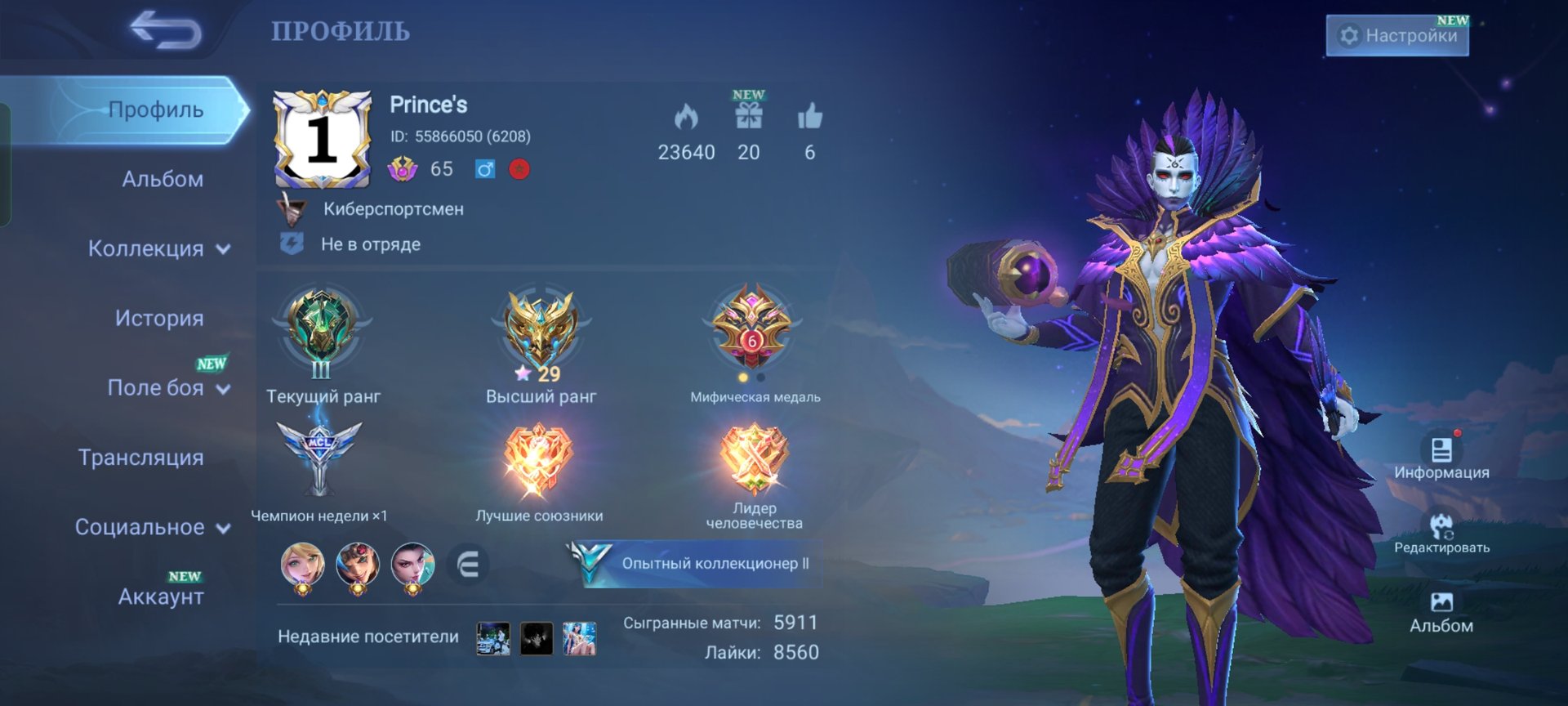The image size is (1568, 706).
Task: Open the Чемпион недели trophy
Action: (318, 458)
